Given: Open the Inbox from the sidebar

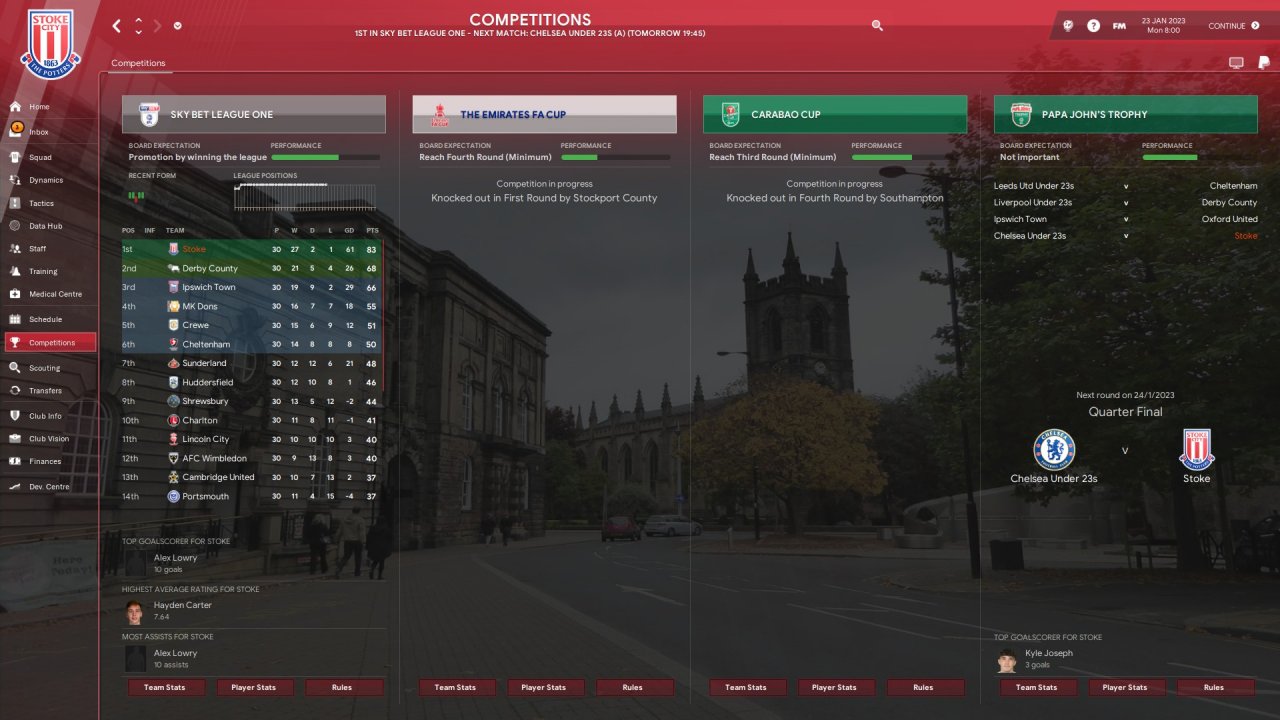Looking at the screenshot, I should click(39, 132).
